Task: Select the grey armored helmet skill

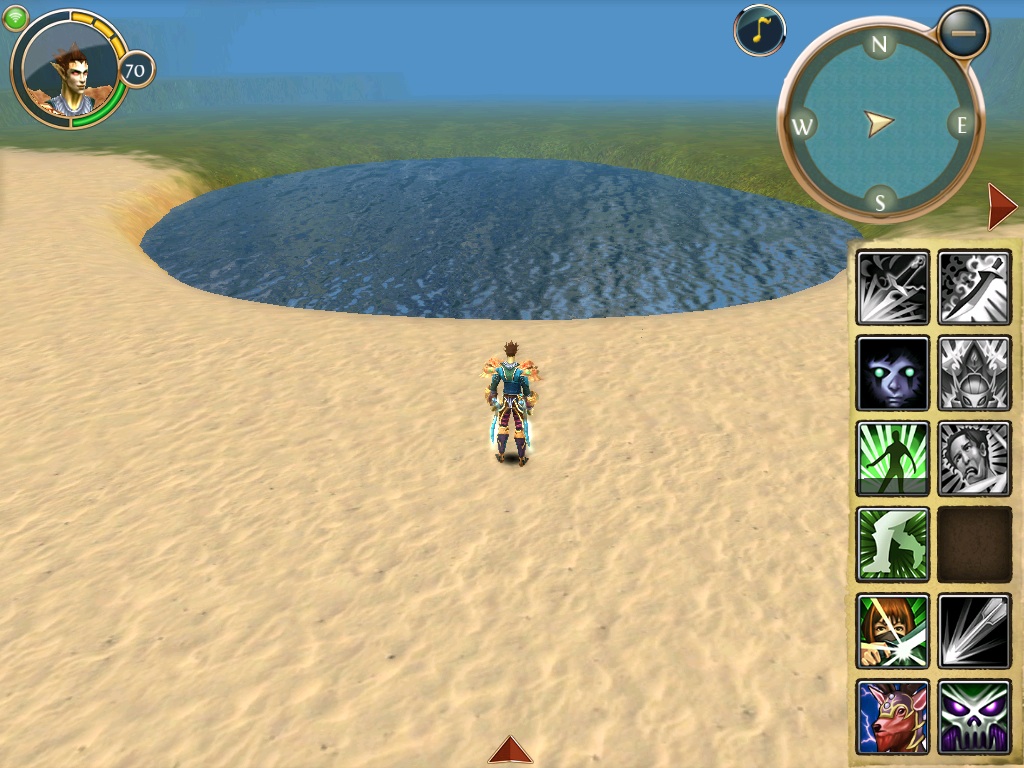Action: point(975,373)
